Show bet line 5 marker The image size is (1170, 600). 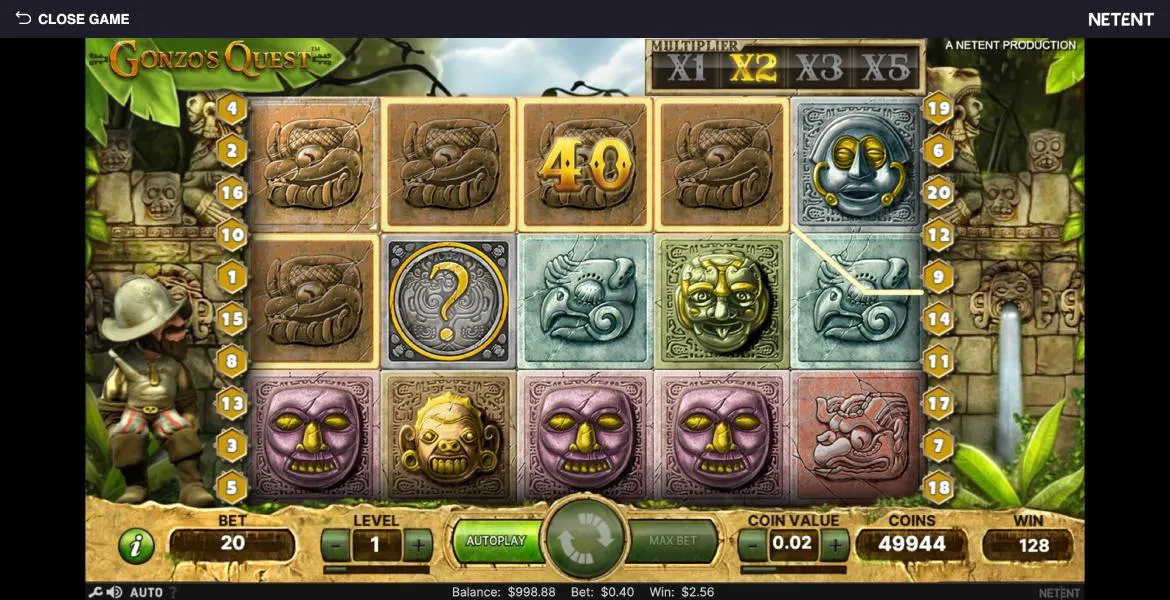(232, 488)
